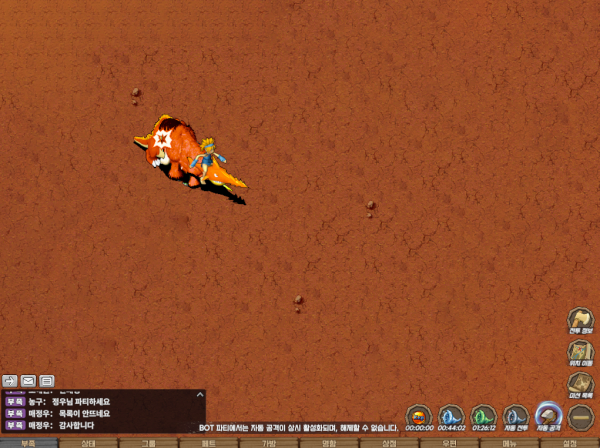Open 전투 정보 battle info
The width and height of the screenshot is (600, 448).
[x=581, y=320]
